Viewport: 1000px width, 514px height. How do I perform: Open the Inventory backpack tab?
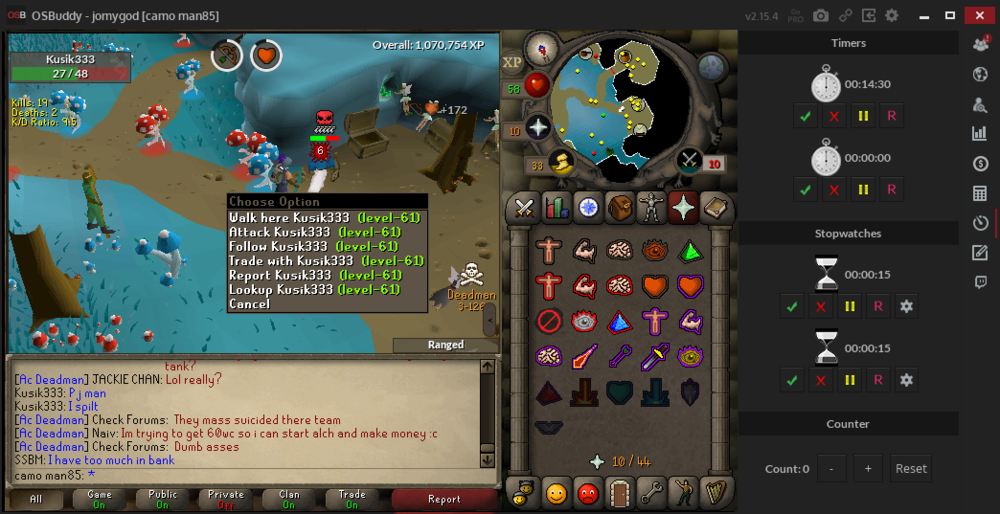619,208
